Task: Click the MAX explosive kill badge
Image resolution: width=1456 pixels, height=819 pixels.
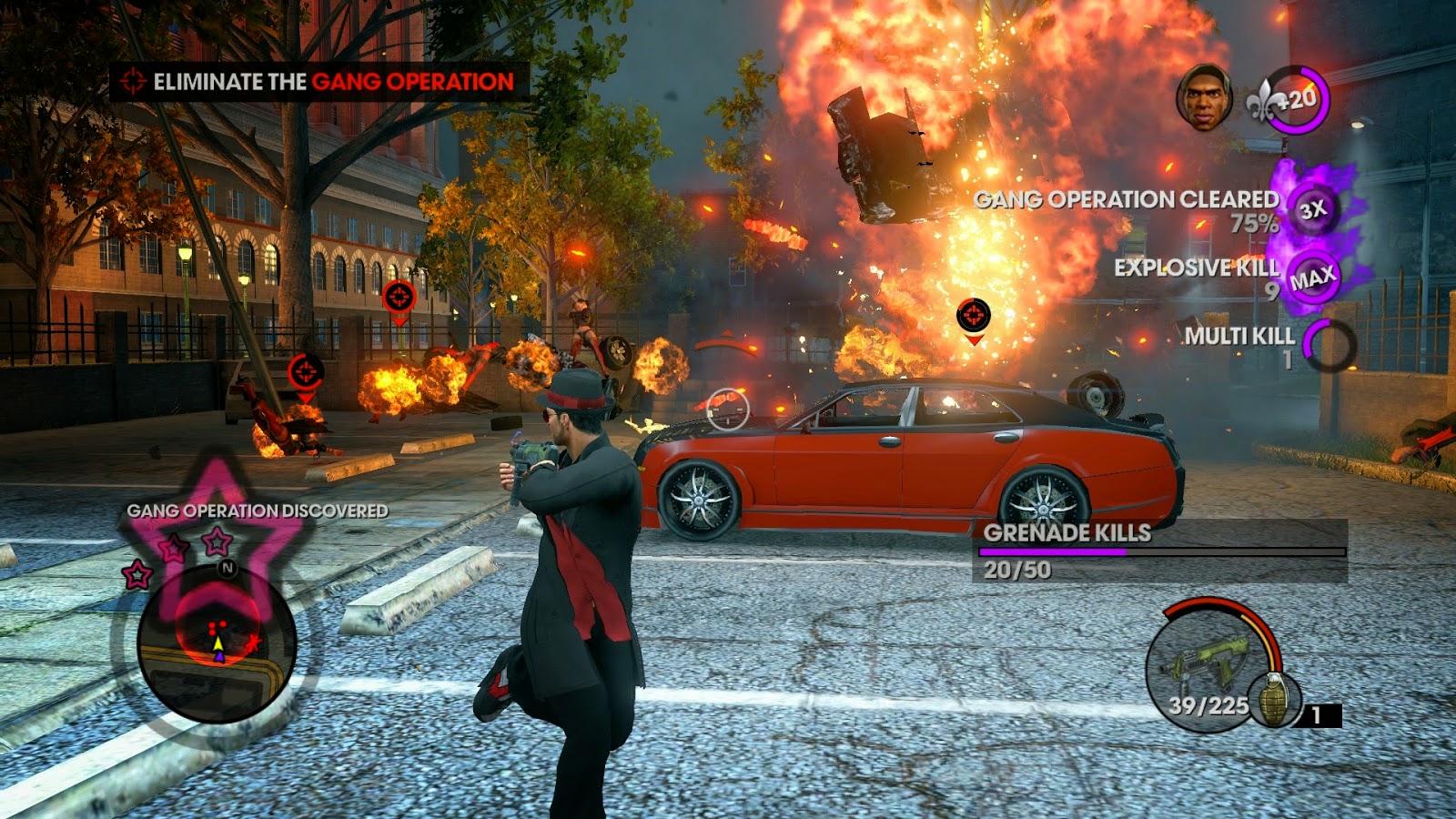Action: pyautogui.click(x=1312, y=278)
